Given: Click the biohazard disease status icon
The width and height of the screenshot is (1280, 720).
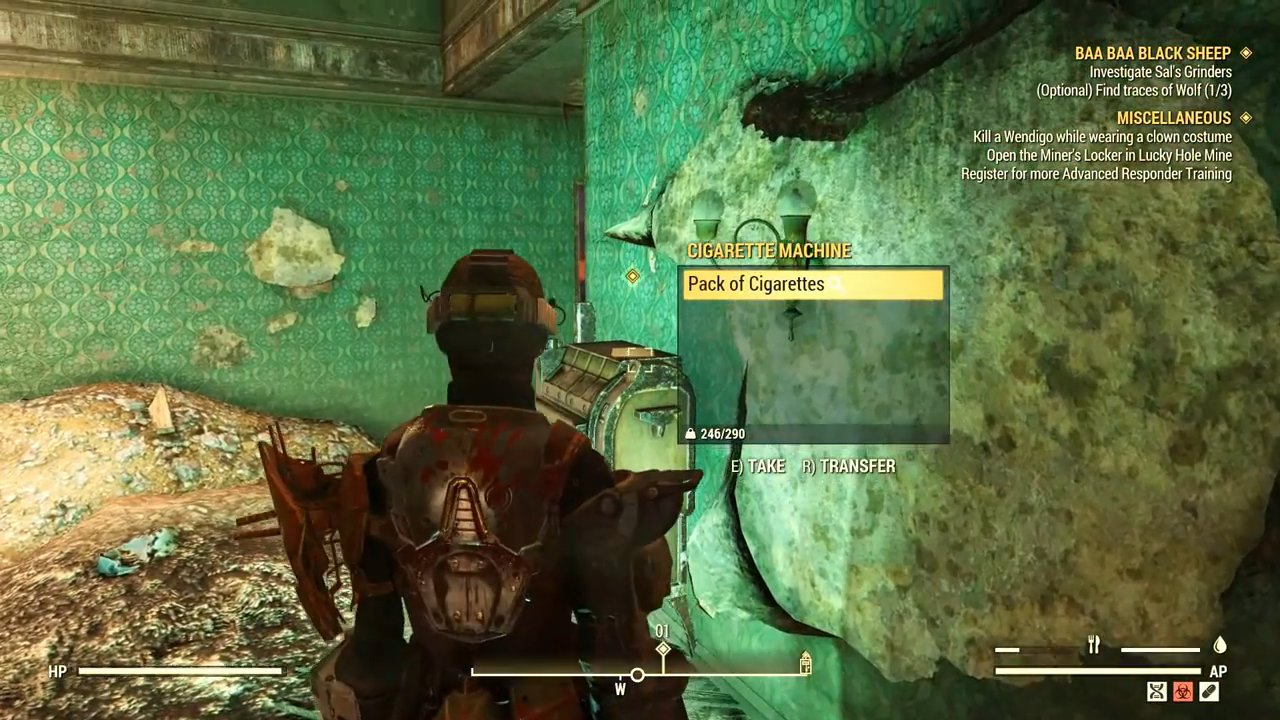Looking at the screenshot, I should pyautogui.click(x=1183, y=691).
